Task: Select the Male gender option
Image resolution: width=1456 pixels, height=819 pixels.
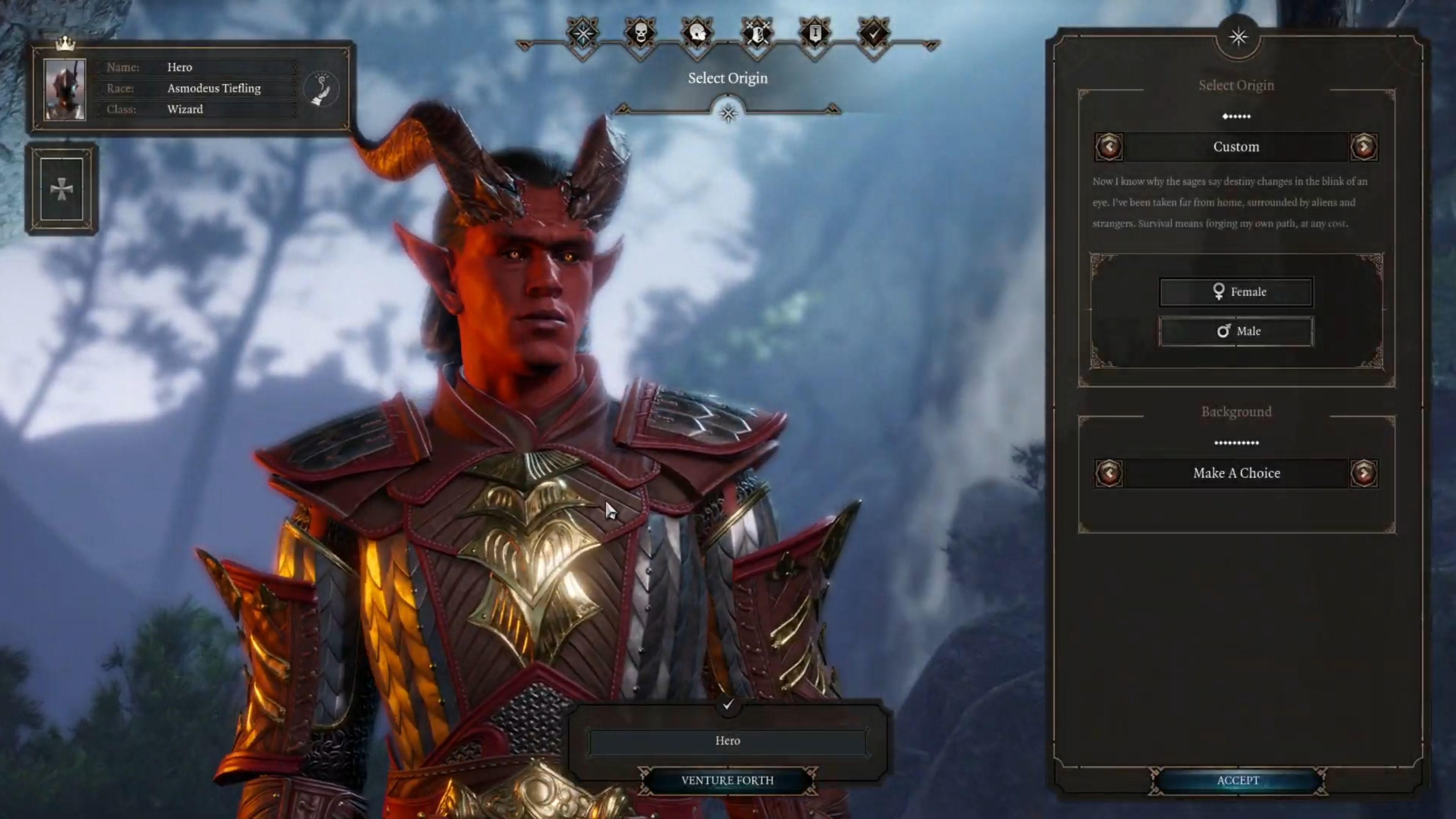Action: tap(1236, 331)
